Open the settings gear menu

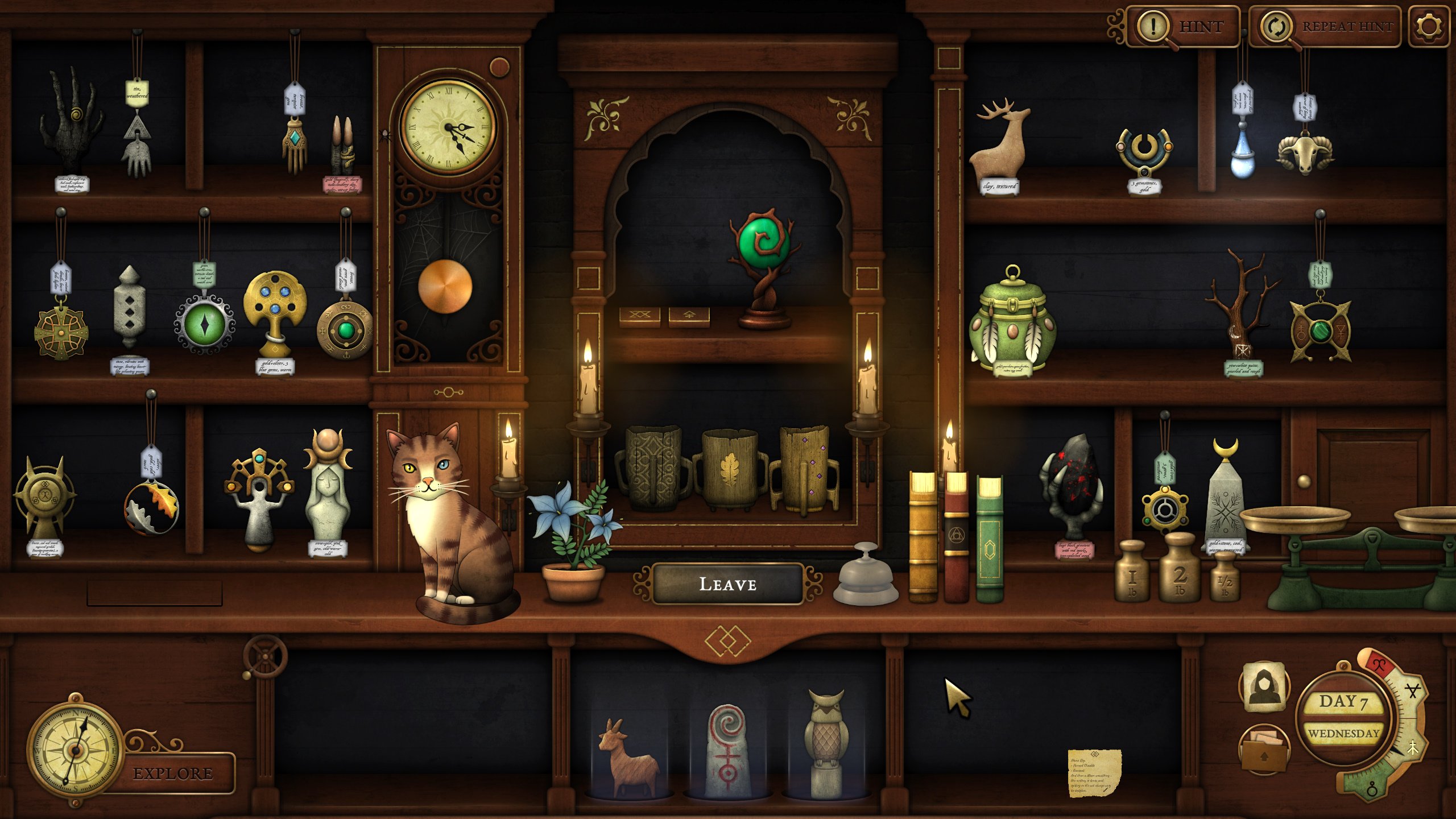pos(1429,27)
